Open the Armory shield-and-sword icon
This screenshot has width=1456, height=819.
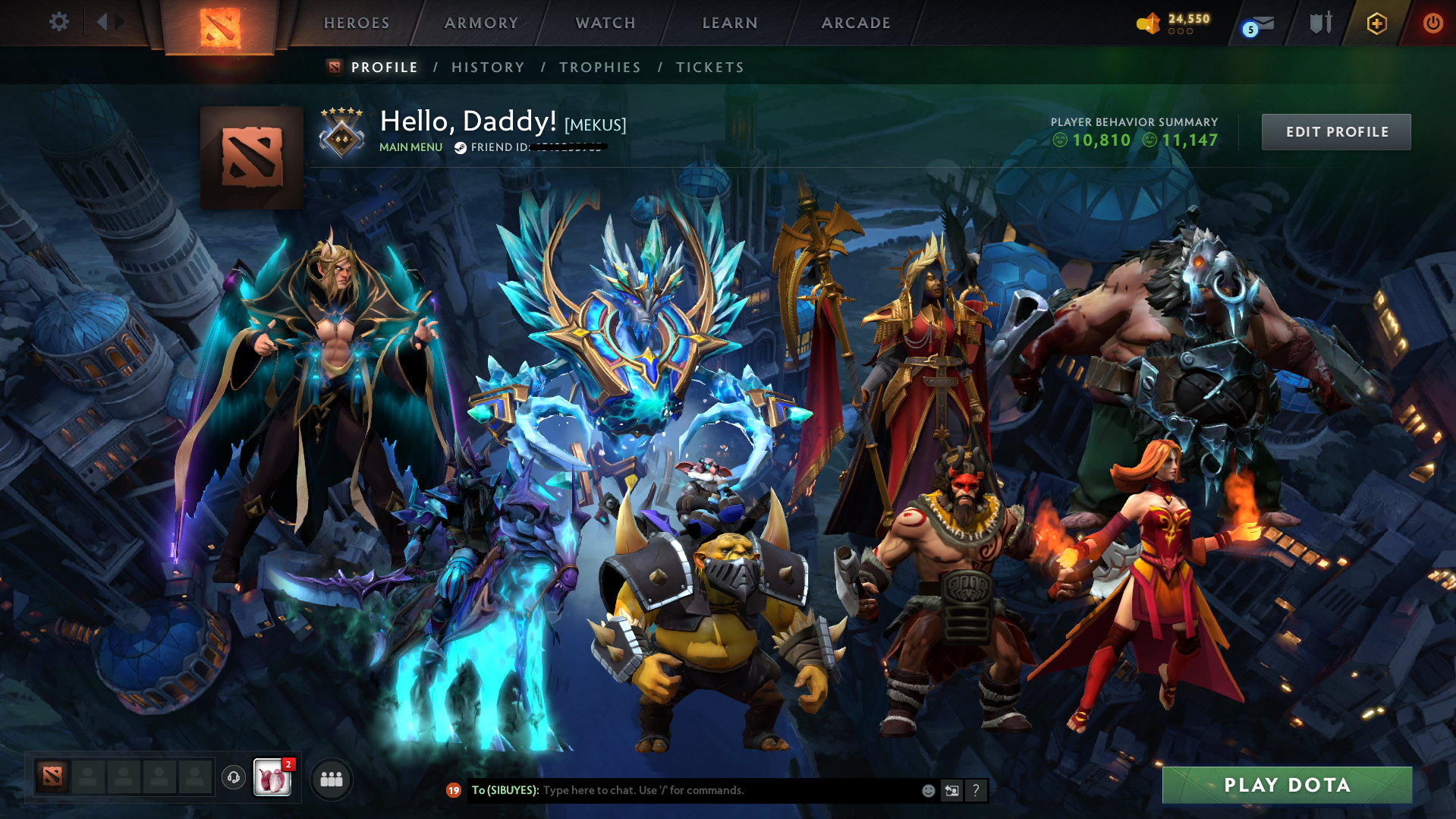click(1320, 23)
